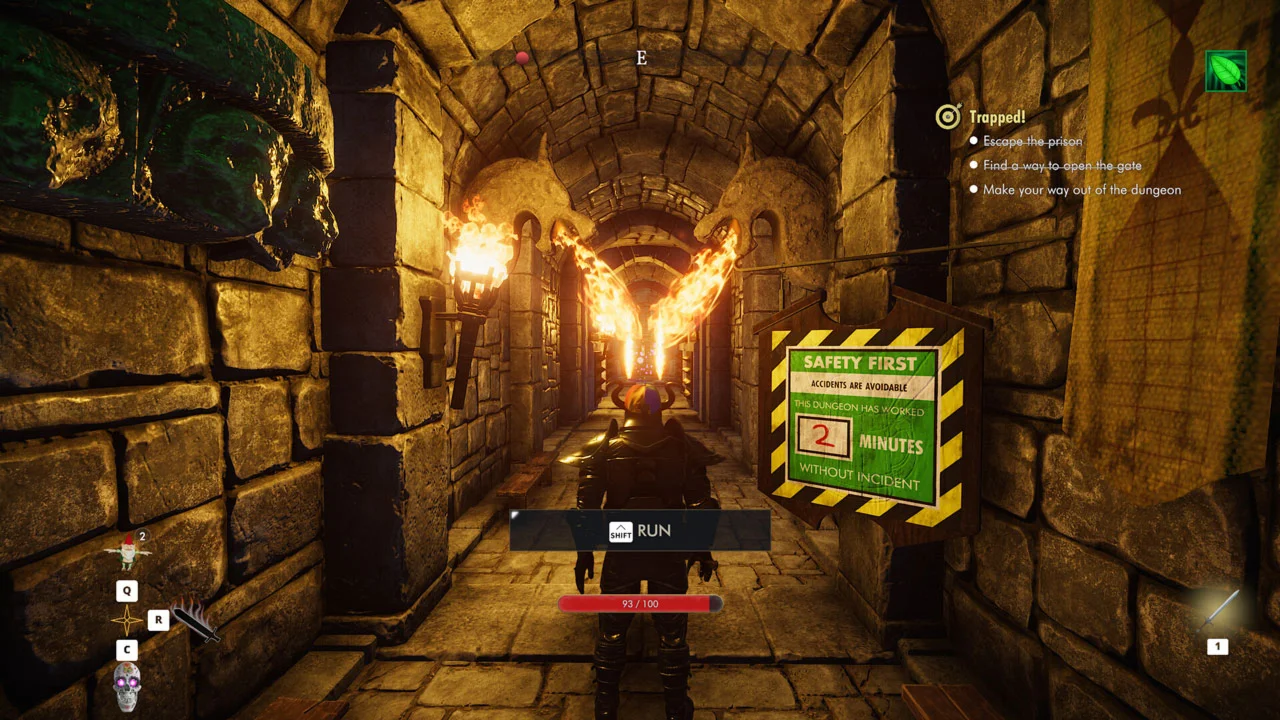Use the glowing-eyed skull item
The height and width of the screenshot is (720, 1280).
click(x=127, y=686)
